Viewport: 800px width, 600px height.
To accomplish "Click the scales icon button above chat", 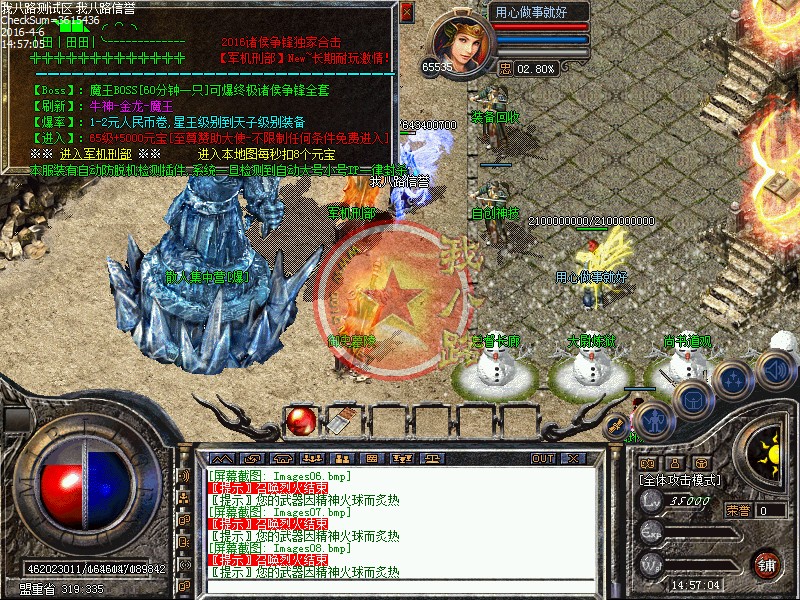I will coord(434,458).
